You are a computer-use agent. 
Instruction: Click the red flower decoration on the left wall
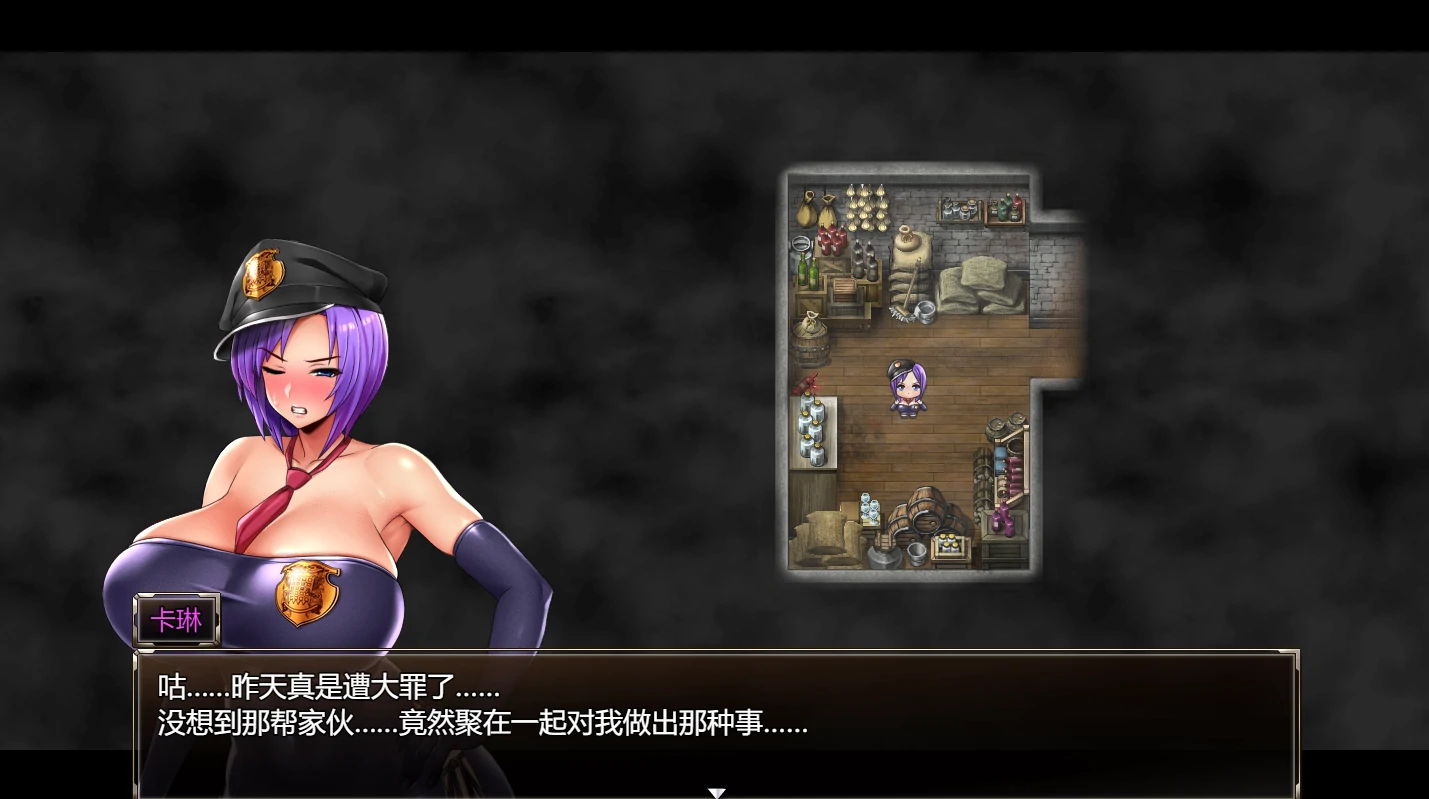coord(808,383)
